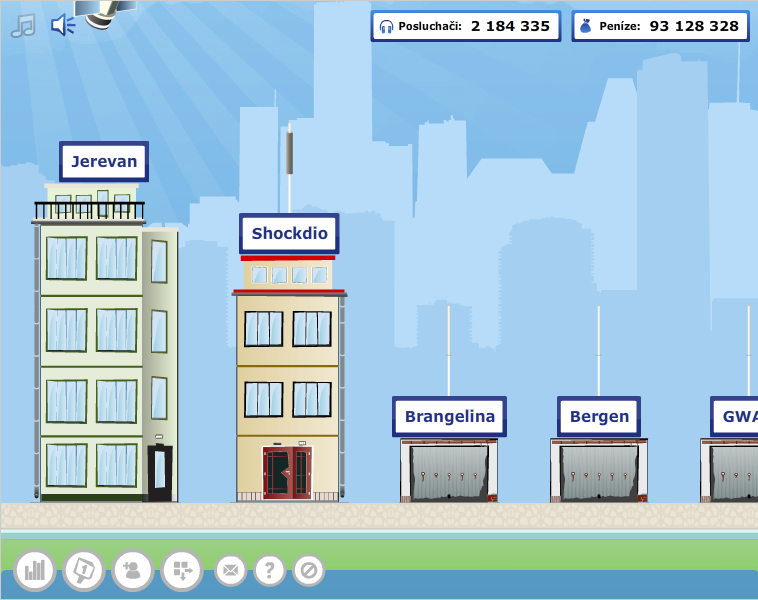Open the question mark help button
758x600 pixels.
coord(269,570)
